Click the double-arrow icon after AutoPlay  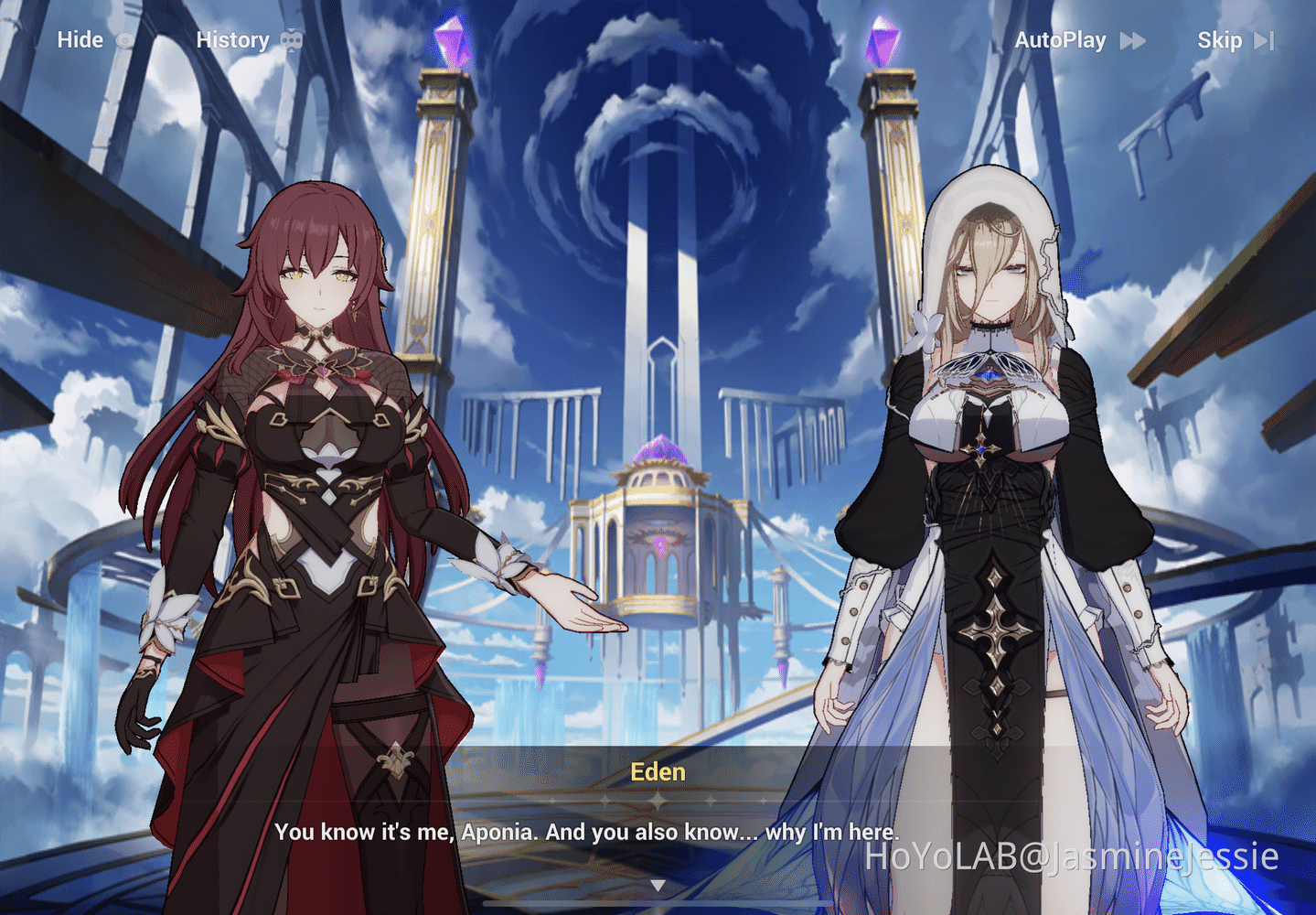click(x=1134, y=40)
